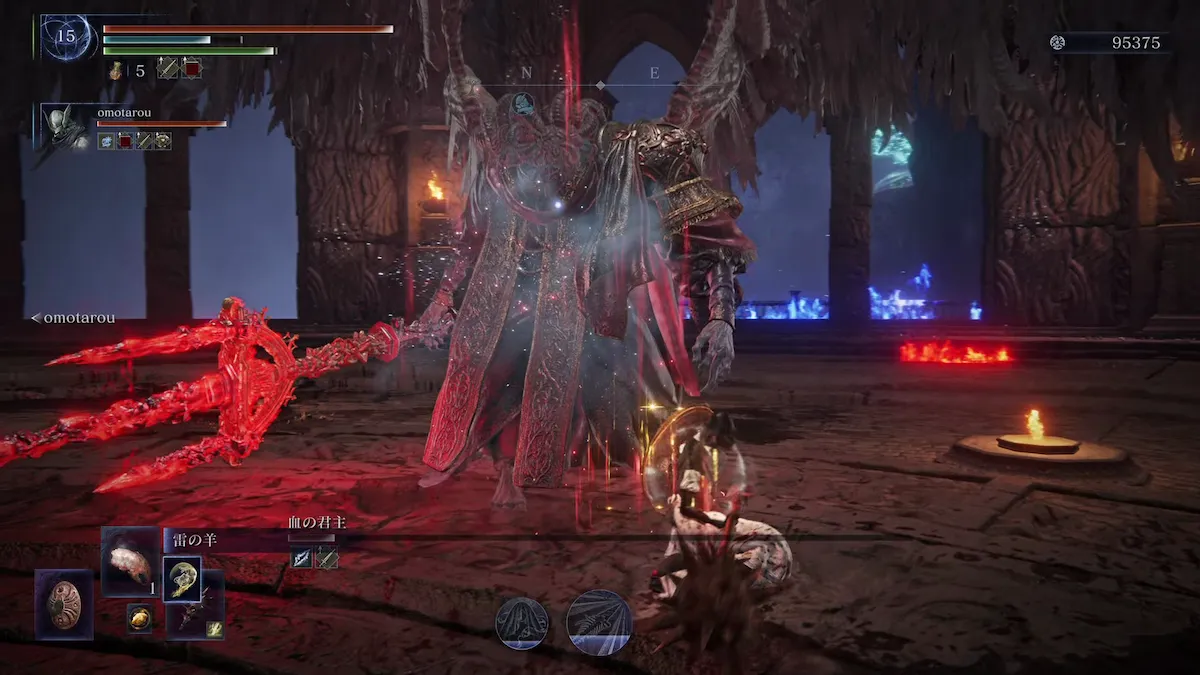Click the level 15 emblem
Viewport: 1200px width, 675px height.
tap(67, 37)
